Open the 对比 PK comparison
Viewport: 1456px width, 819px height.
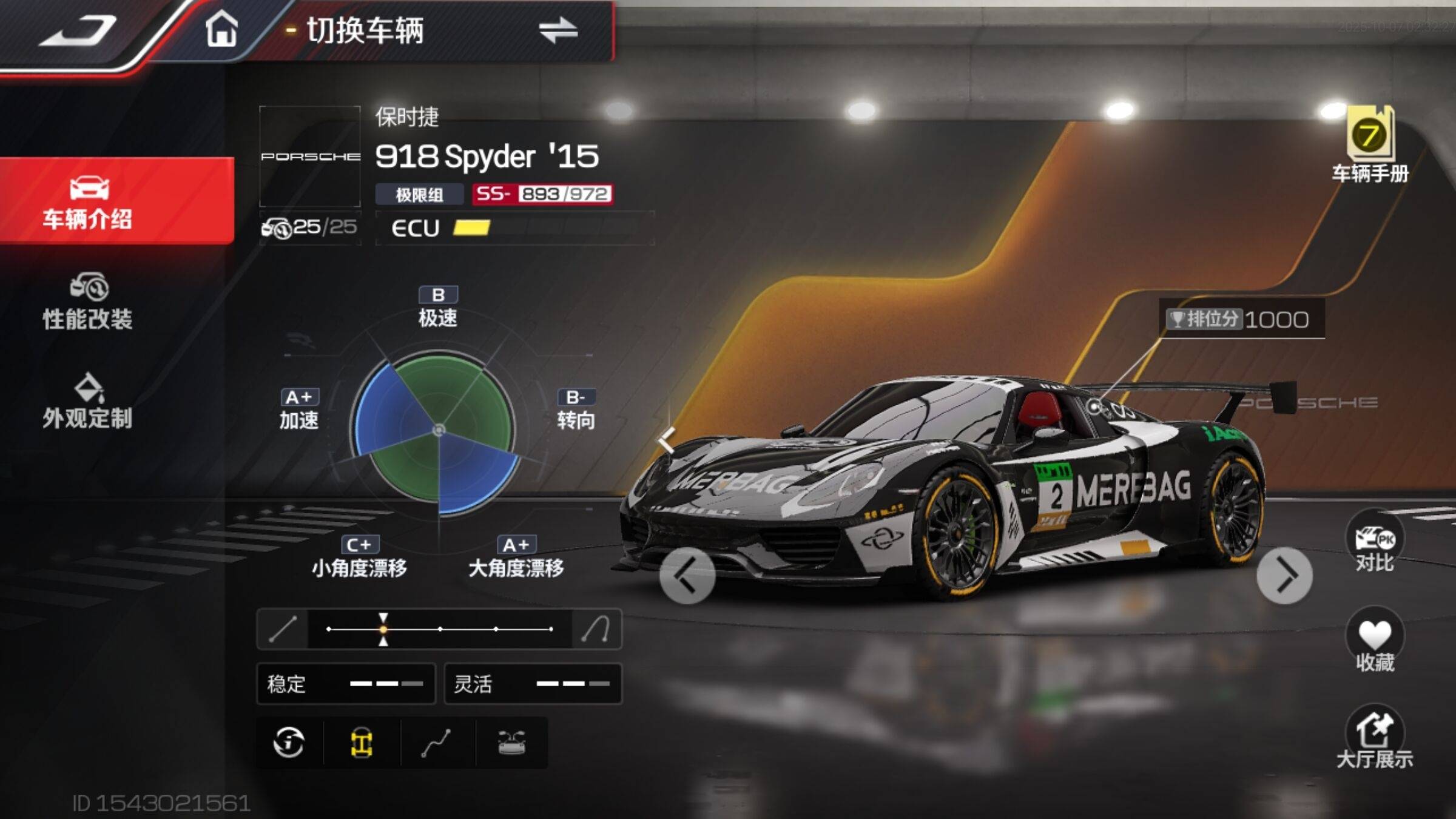[x=1375, y=543]
